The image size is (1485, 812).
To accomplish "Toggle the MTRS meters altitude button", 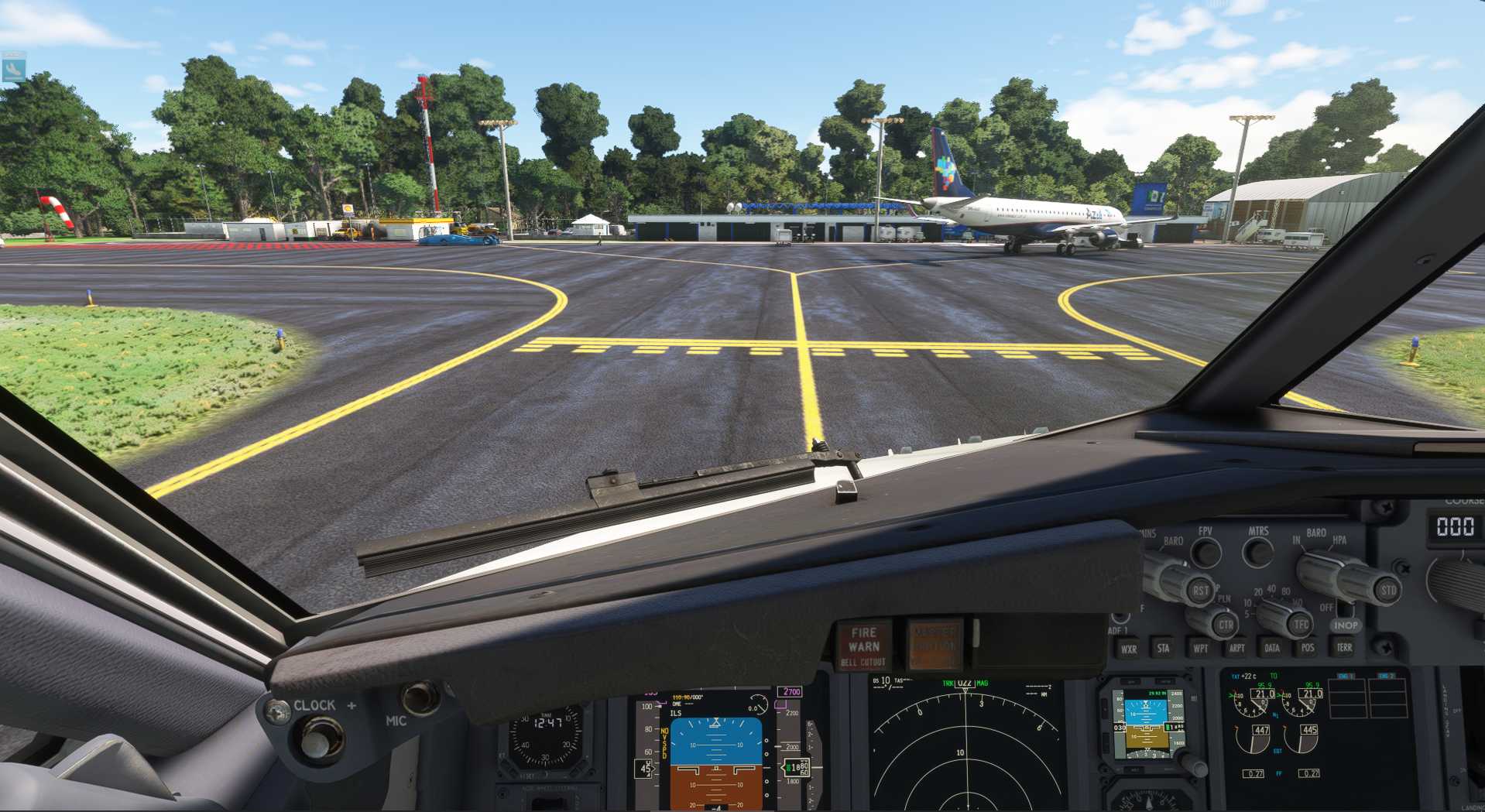I will [x=1257, y=552].
